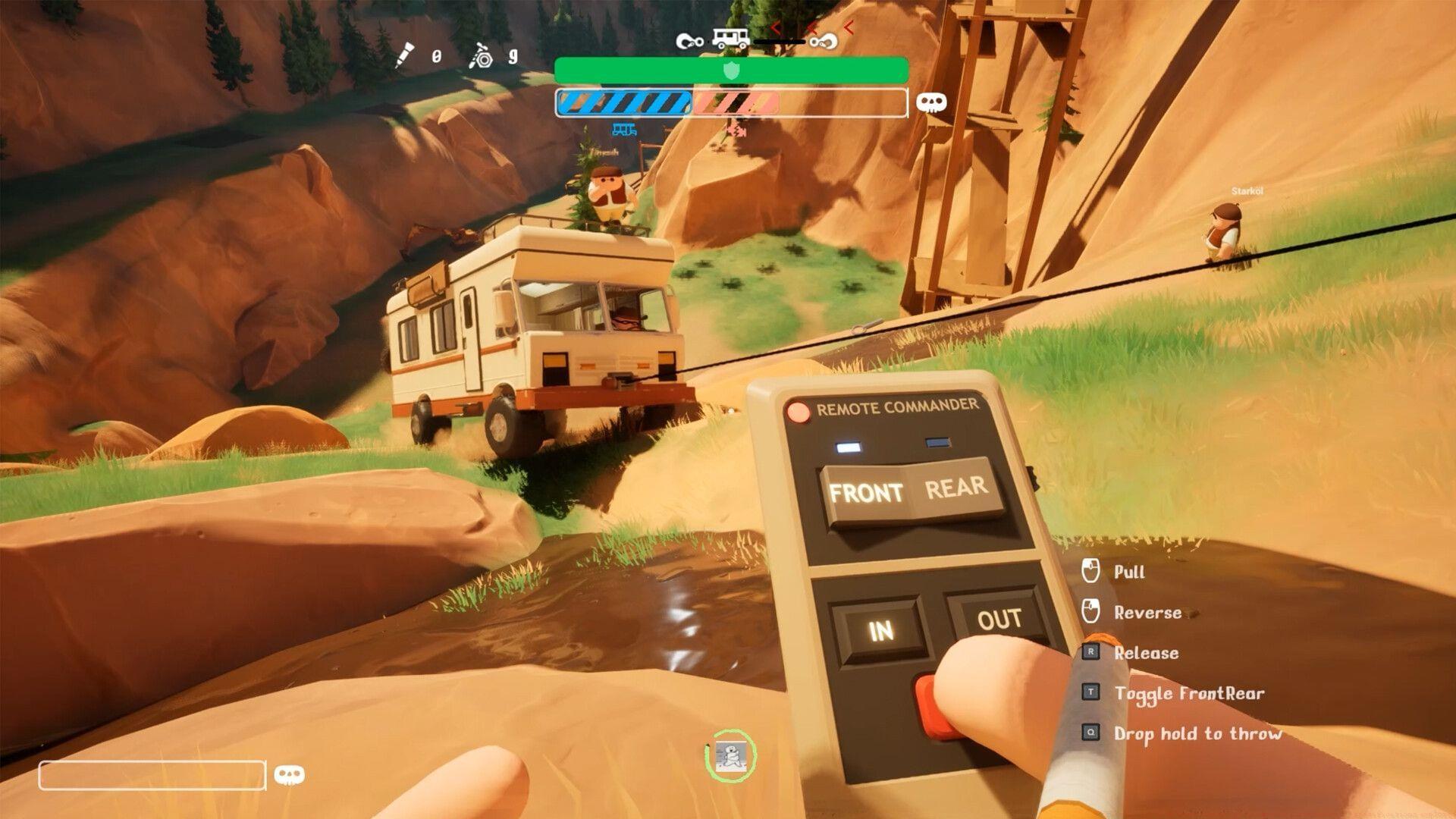Click the left winch hook icon on the HUD

689,41
